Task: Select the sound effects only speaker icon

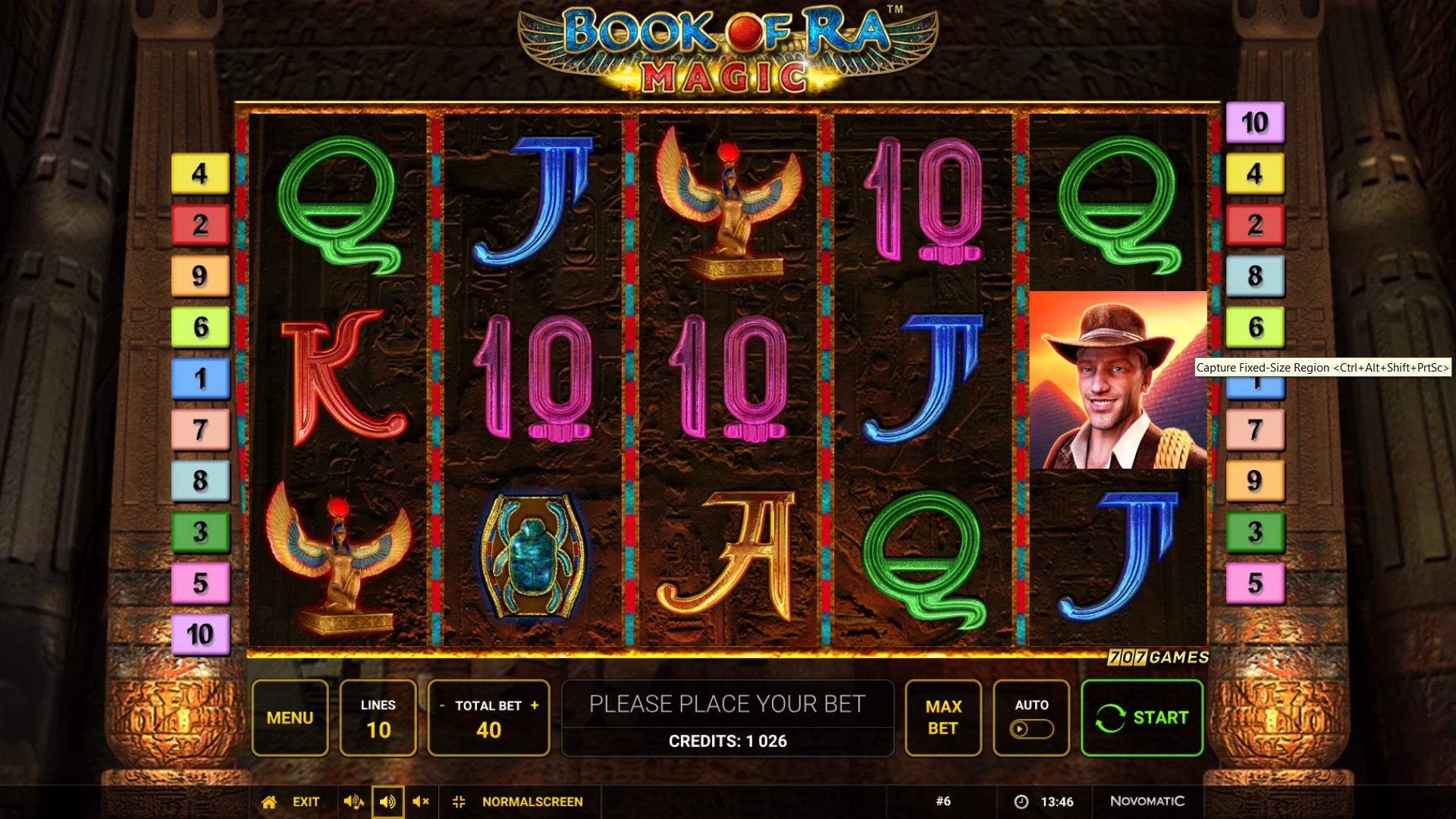Action: tap(388, 802)
